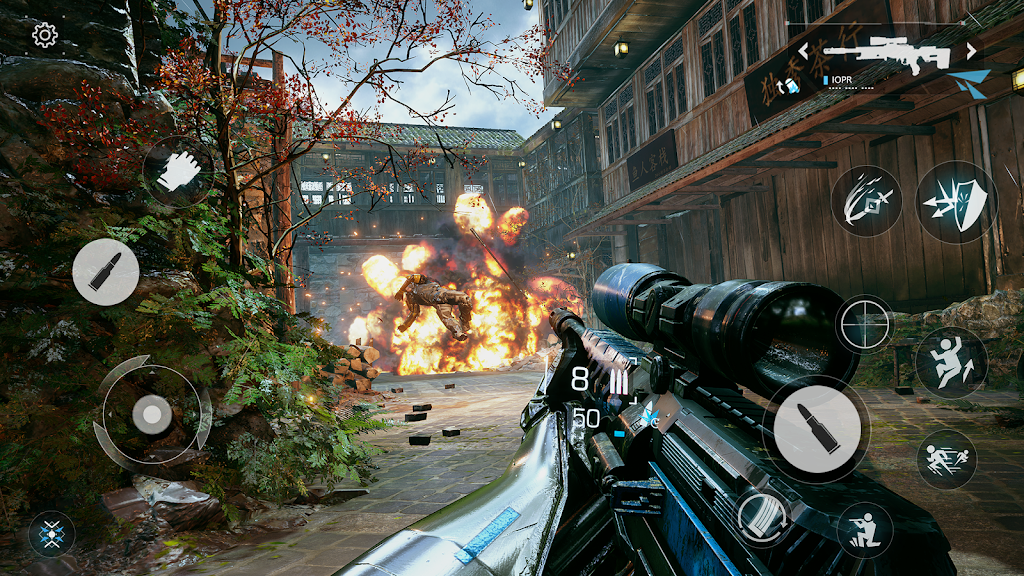Viewport: 1024px width, 576px height.
Task: Tap the glove melee button
Action: pos(178,170)
